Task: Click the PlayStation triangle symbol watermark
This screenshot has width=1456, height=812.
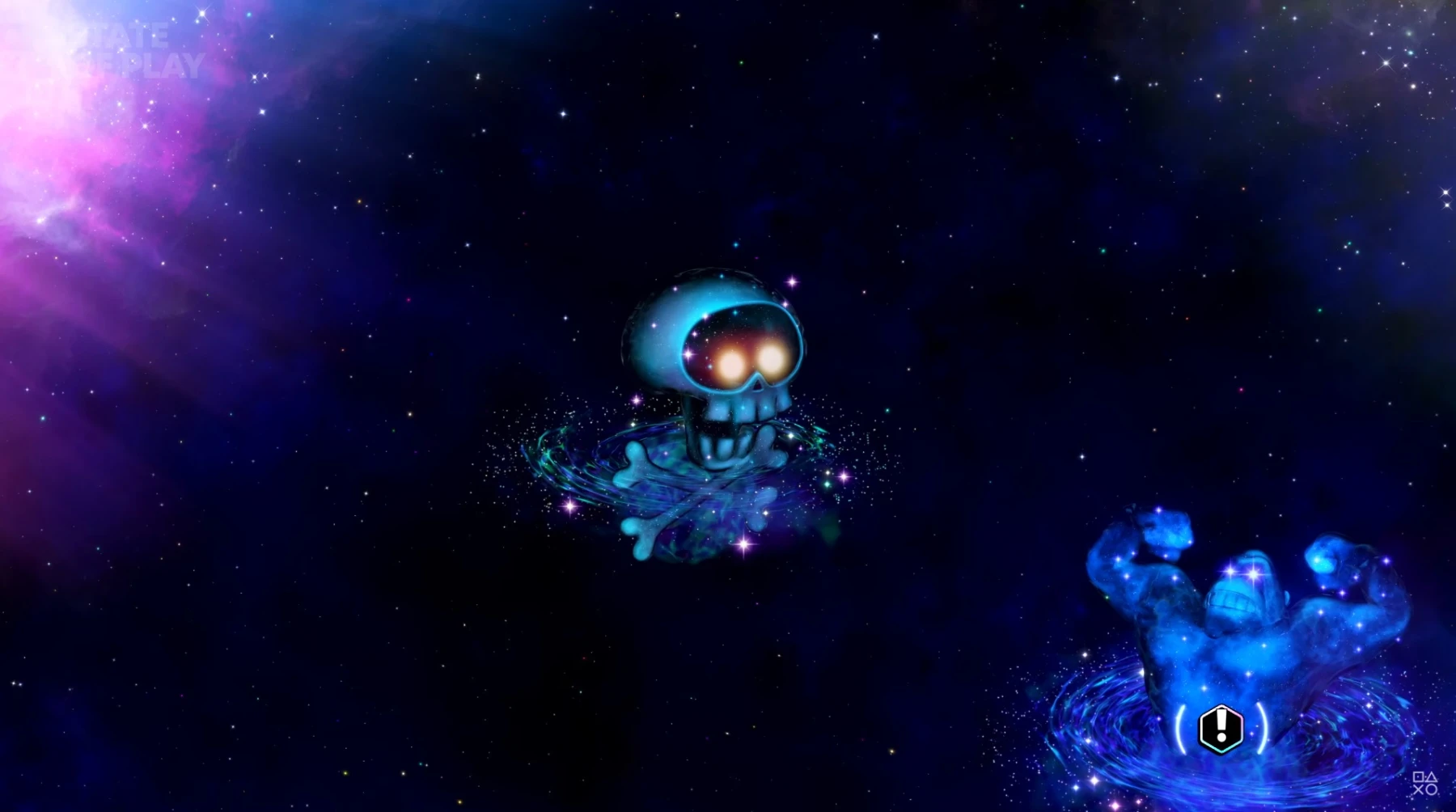Action: coord(1431,776)
